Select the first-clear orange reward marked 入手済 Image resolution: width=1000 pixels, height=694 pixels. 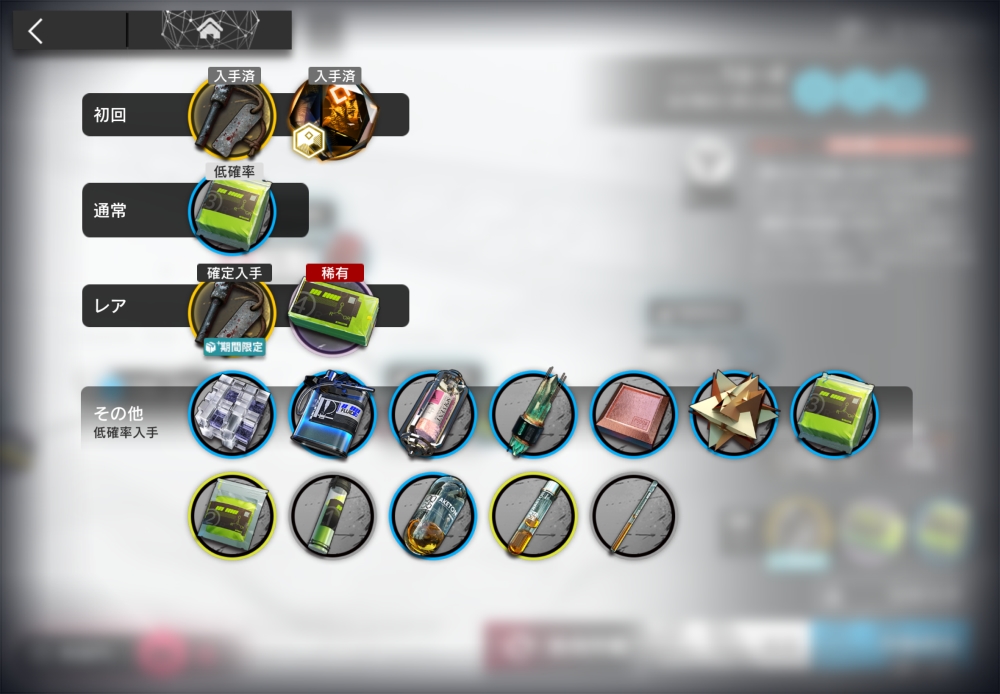[331, 118]
